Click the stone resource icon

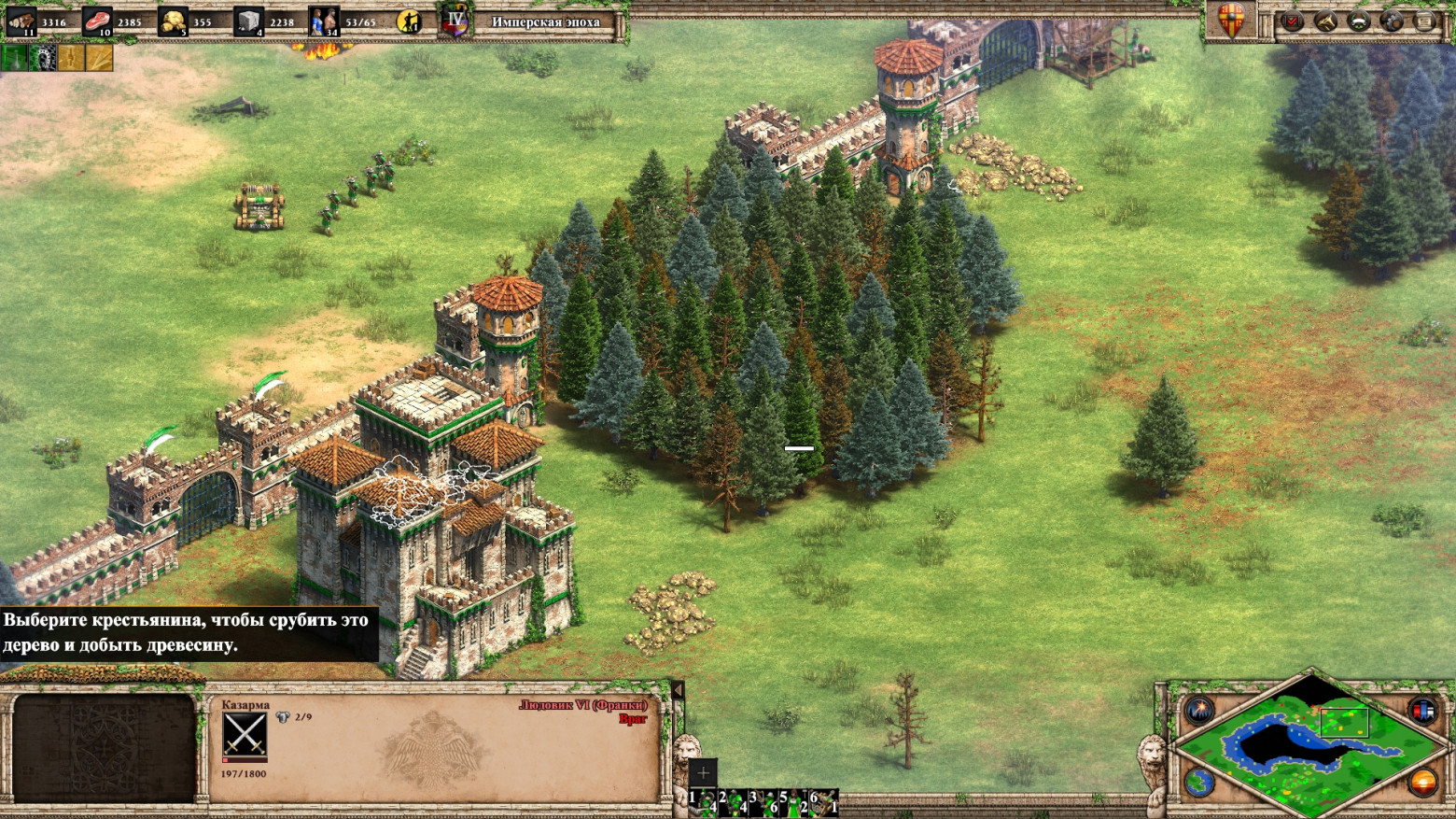[x=249, y=21]
